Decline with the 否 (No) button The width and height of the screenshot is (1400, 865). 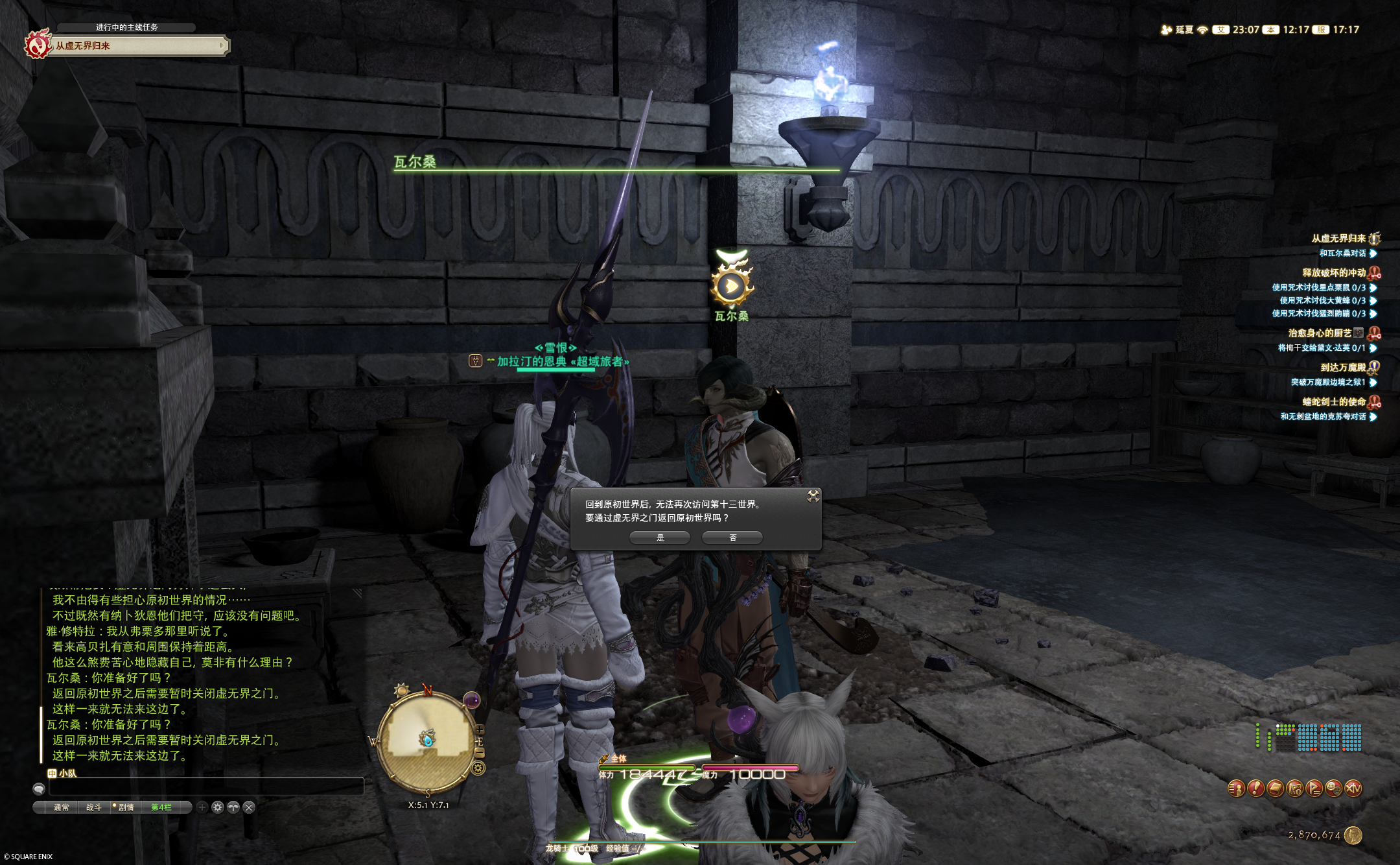(732, 538)
